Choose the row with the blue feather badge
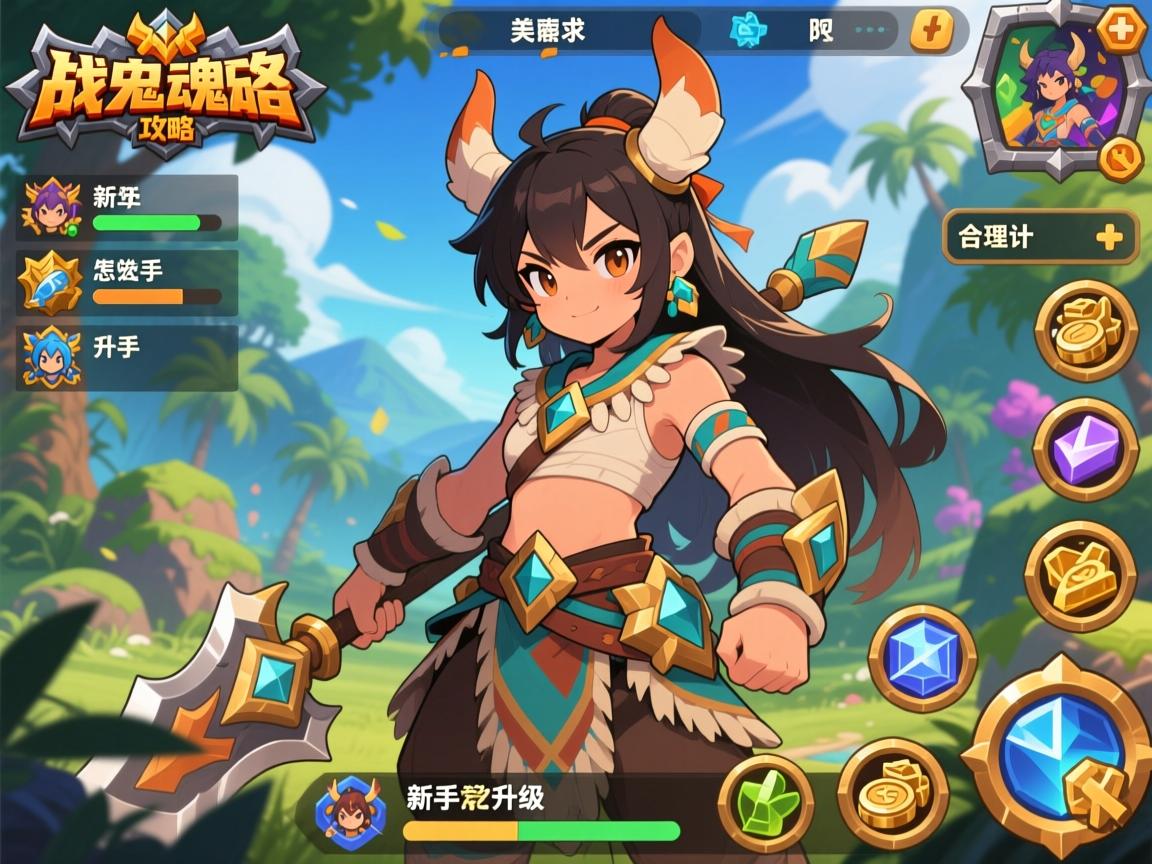The width and height of the screenshot is (1152, 864). point(127,282)
